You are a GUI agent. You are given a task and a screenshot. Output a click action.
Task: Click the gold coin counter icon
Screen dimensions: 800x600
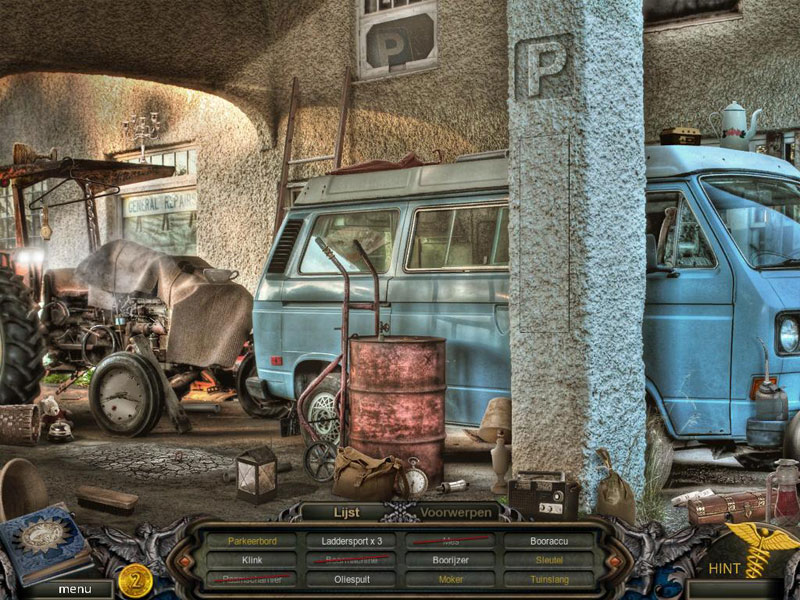point(135,579)
